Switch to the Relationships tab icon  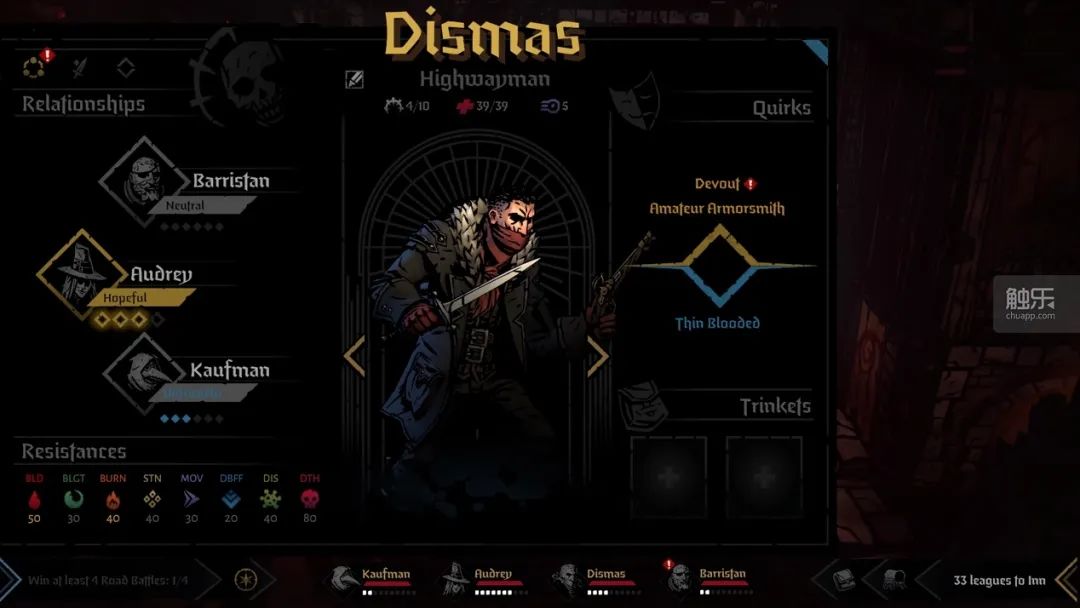point(35,68)
